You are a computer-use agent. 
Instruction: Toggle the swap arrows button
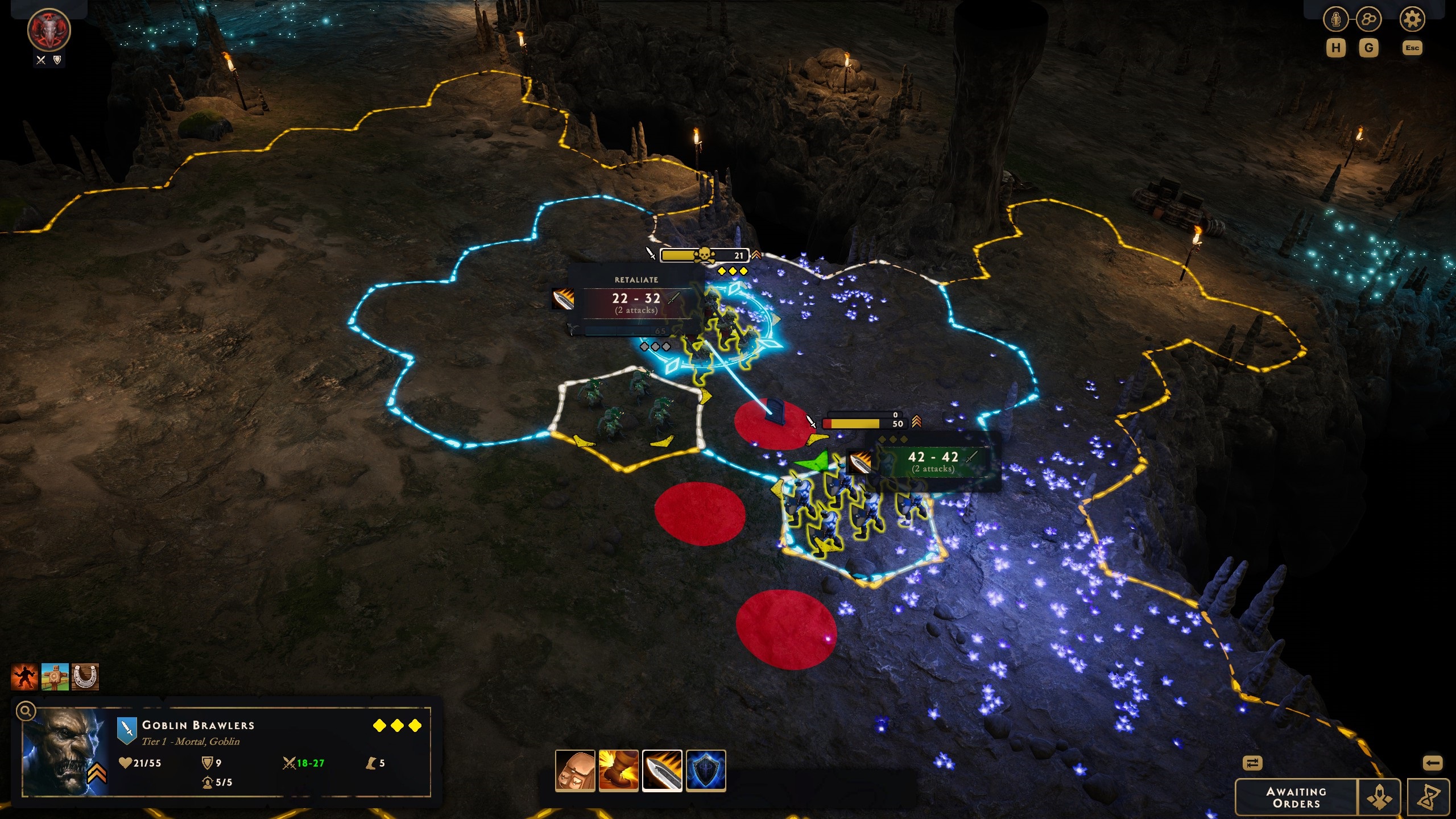(x=1252, y=763)
